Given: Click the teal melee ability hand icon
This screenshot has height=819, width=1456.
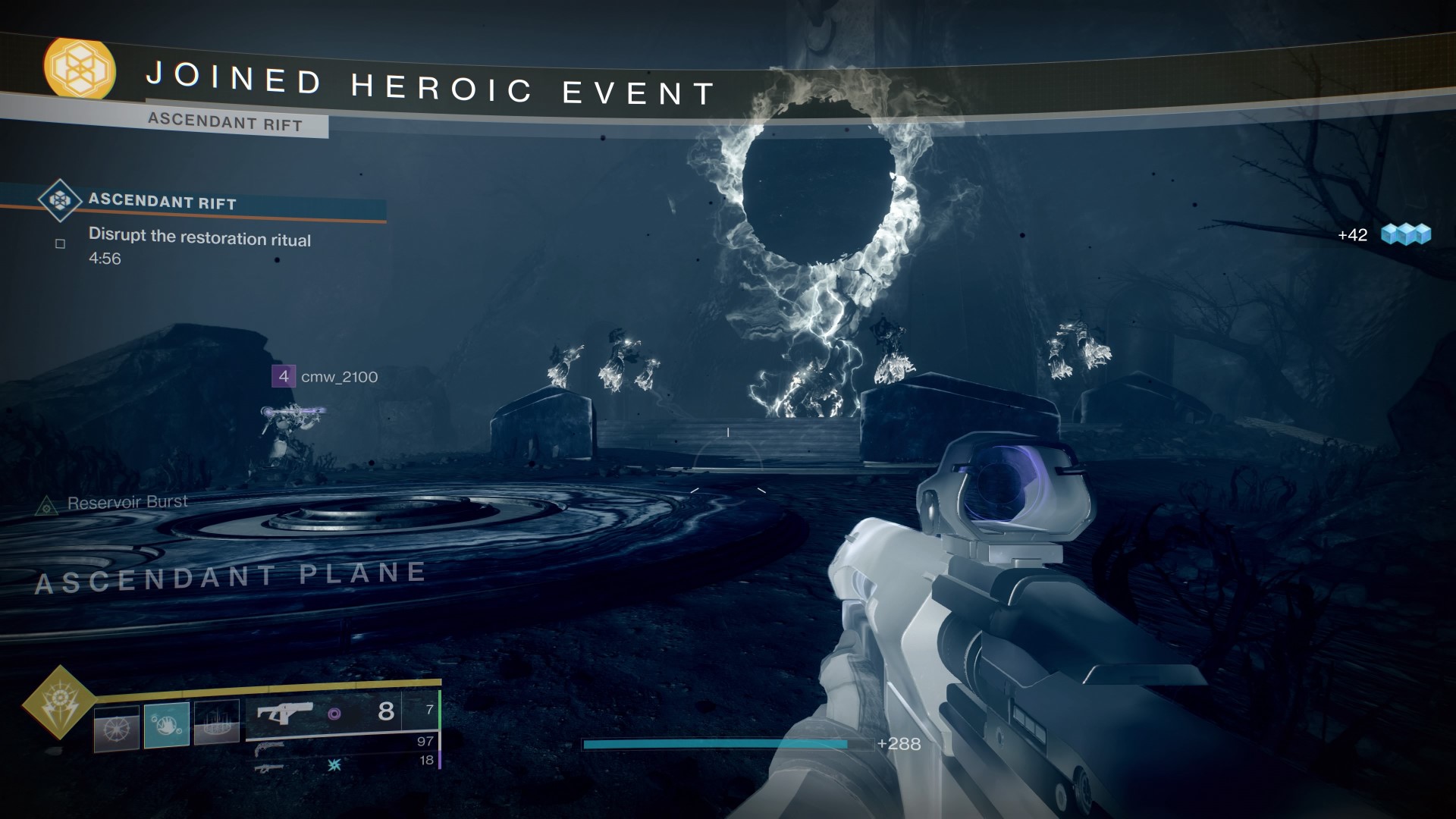Looking at the screenshot, I should tap(168, 723).
